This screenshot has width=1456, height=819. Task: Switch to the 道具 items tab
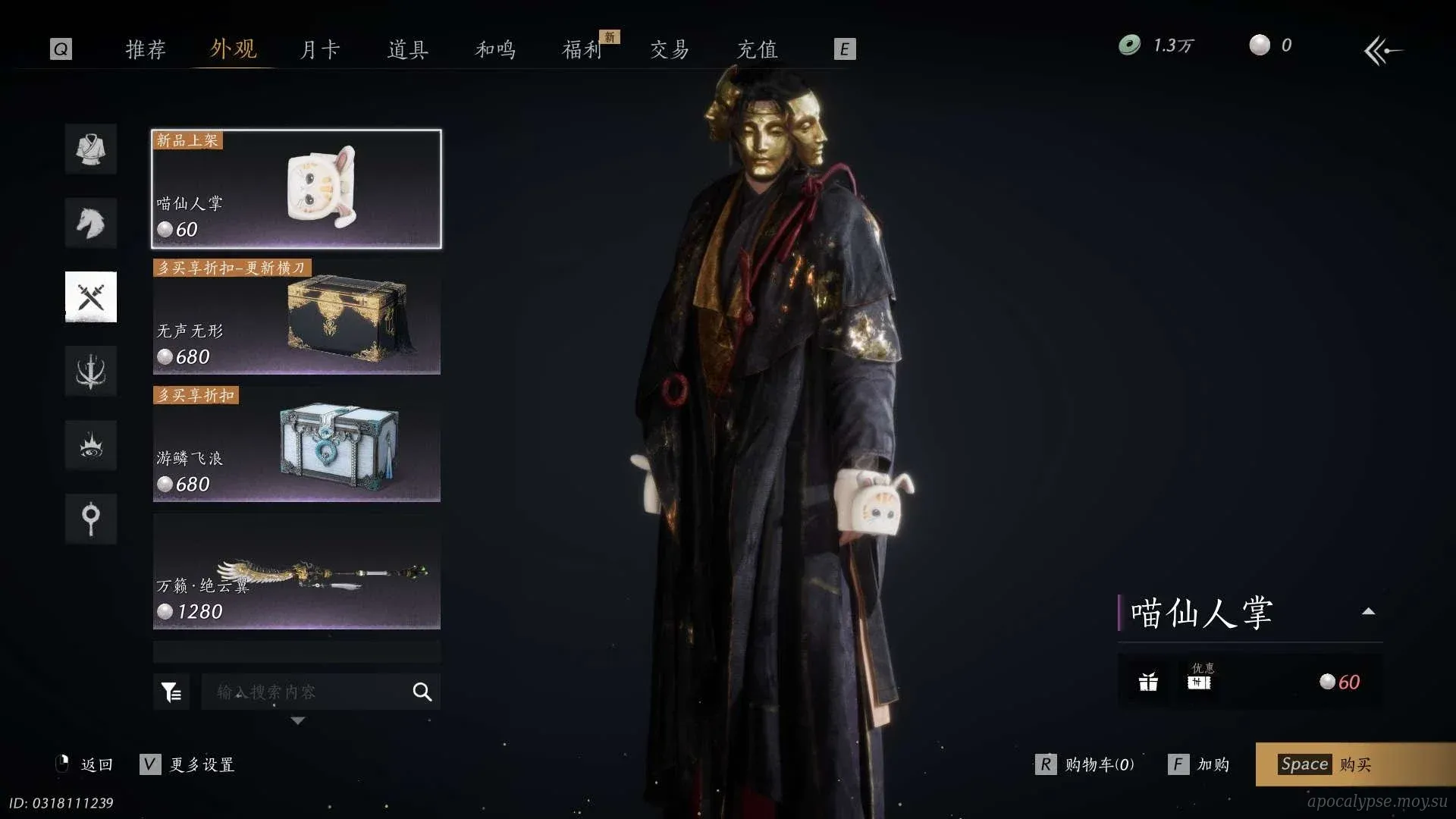click(408, 49)
